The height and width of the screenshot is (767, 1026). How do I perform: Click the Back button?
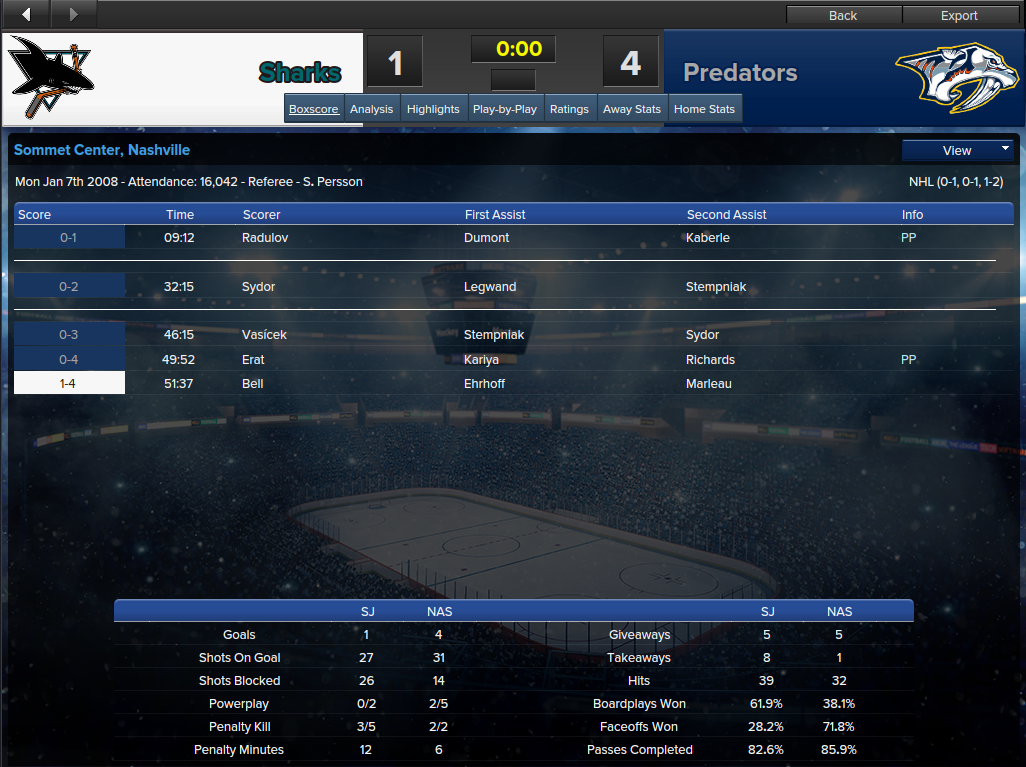pyautogui.click(x=843, y=15)
